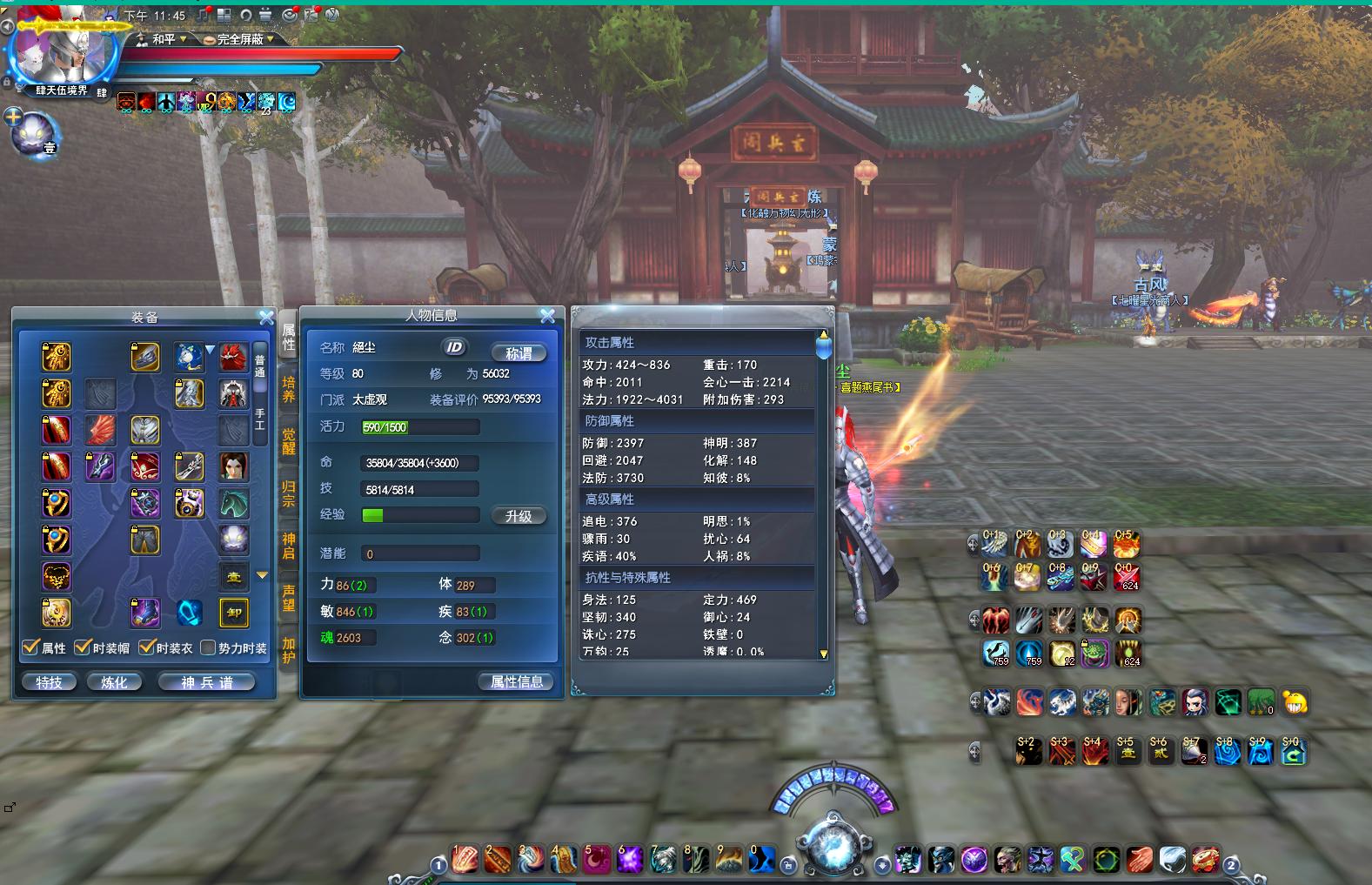1372x885 pixels.
Task: Open the 神兵谱 weapon codex
Action: tap(207, 682)
